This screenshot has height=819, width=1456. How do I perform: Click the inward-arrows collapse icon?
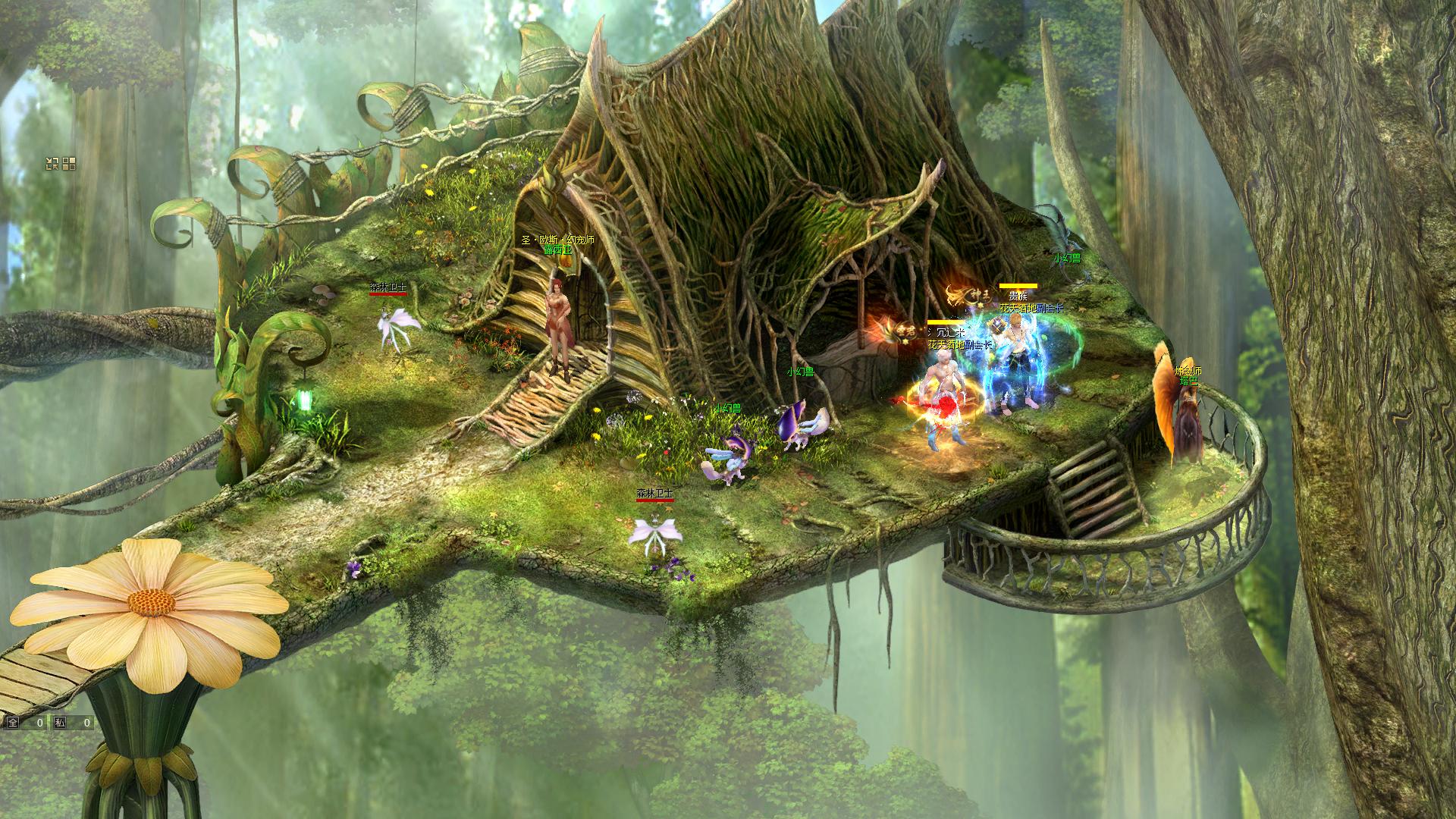52,163
